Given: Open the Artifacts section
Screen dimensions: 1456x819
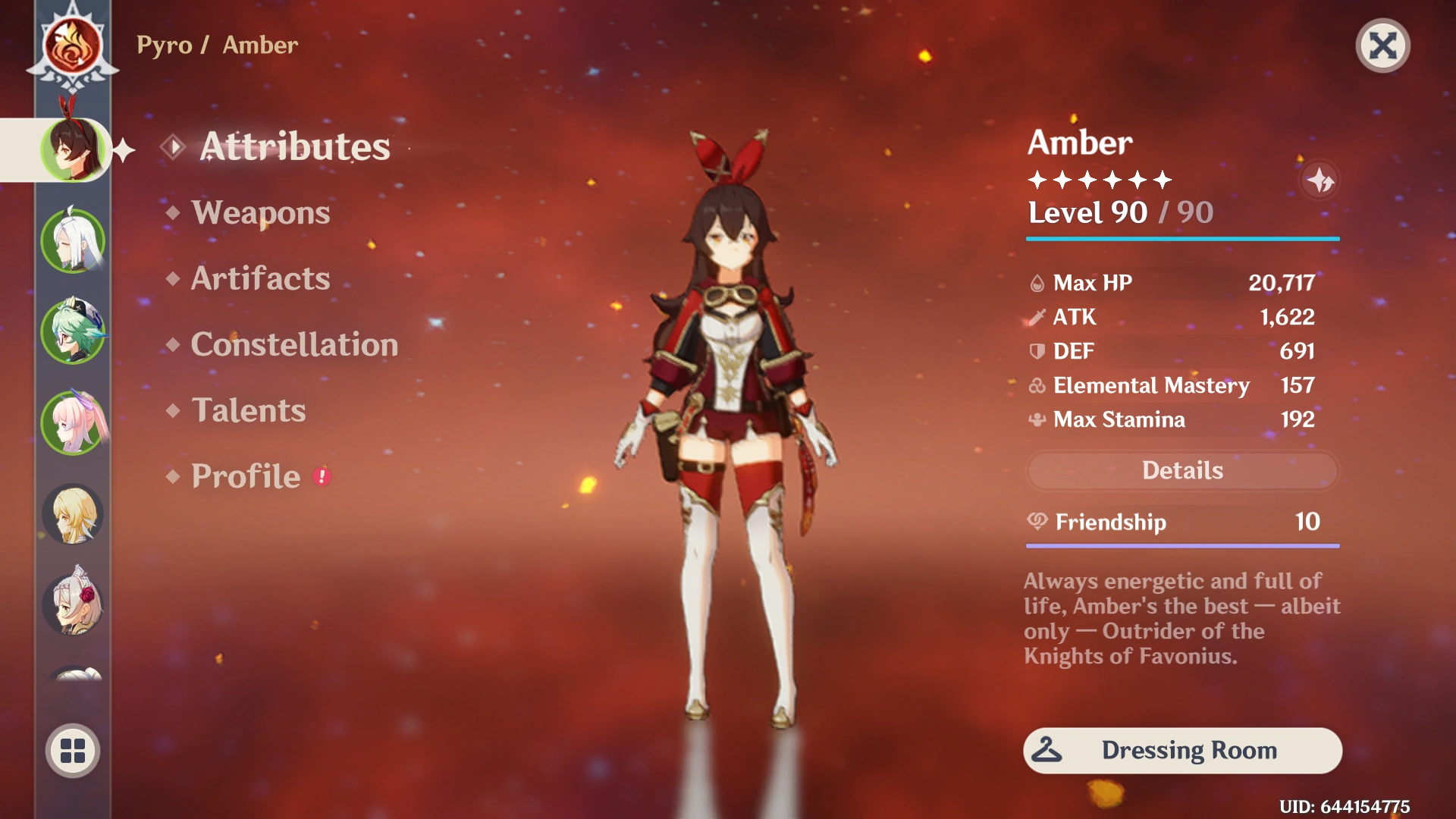Looking at the screenshot, I should click(259, 279).
